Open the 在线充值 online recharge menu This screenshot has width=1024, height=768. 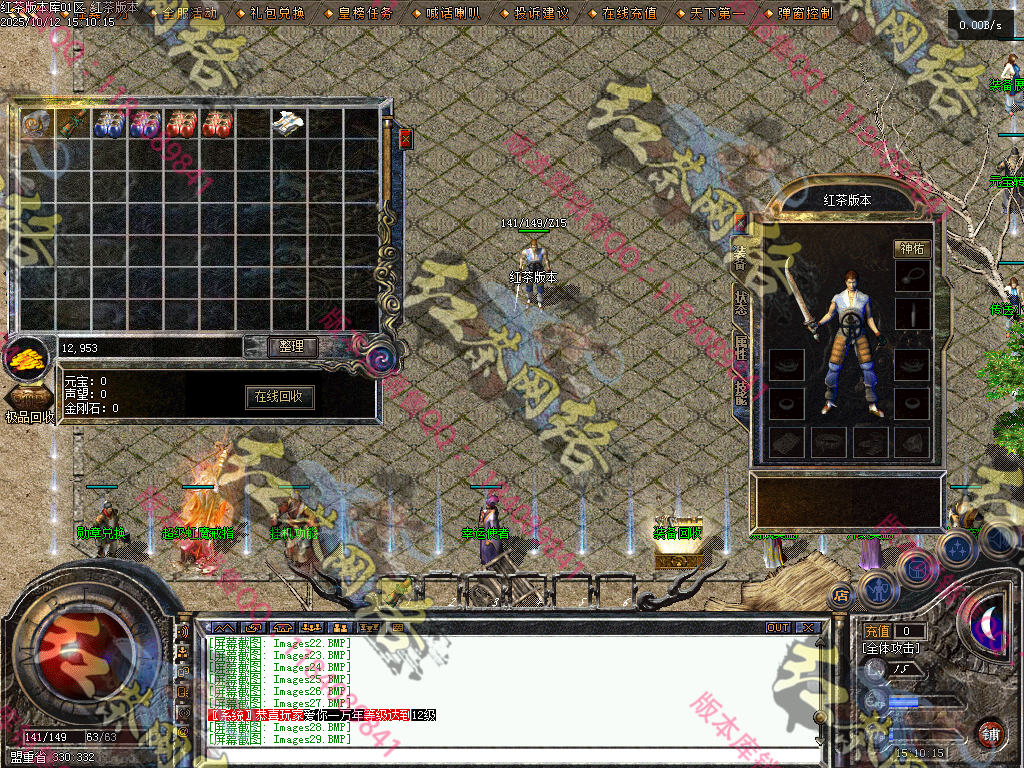click(629, 14)
